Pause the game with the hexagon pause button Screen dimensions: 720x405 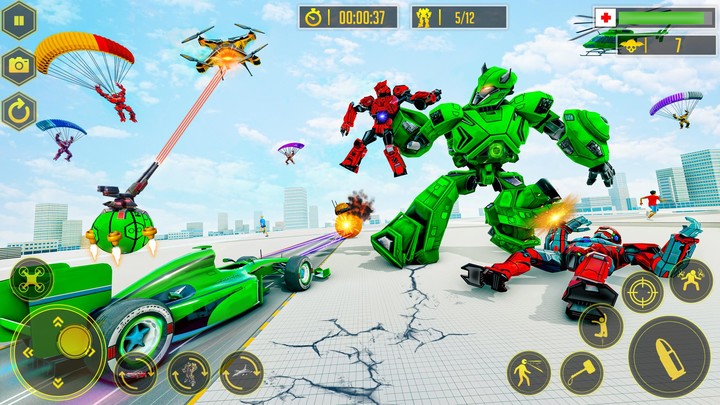tap(19, 20)
